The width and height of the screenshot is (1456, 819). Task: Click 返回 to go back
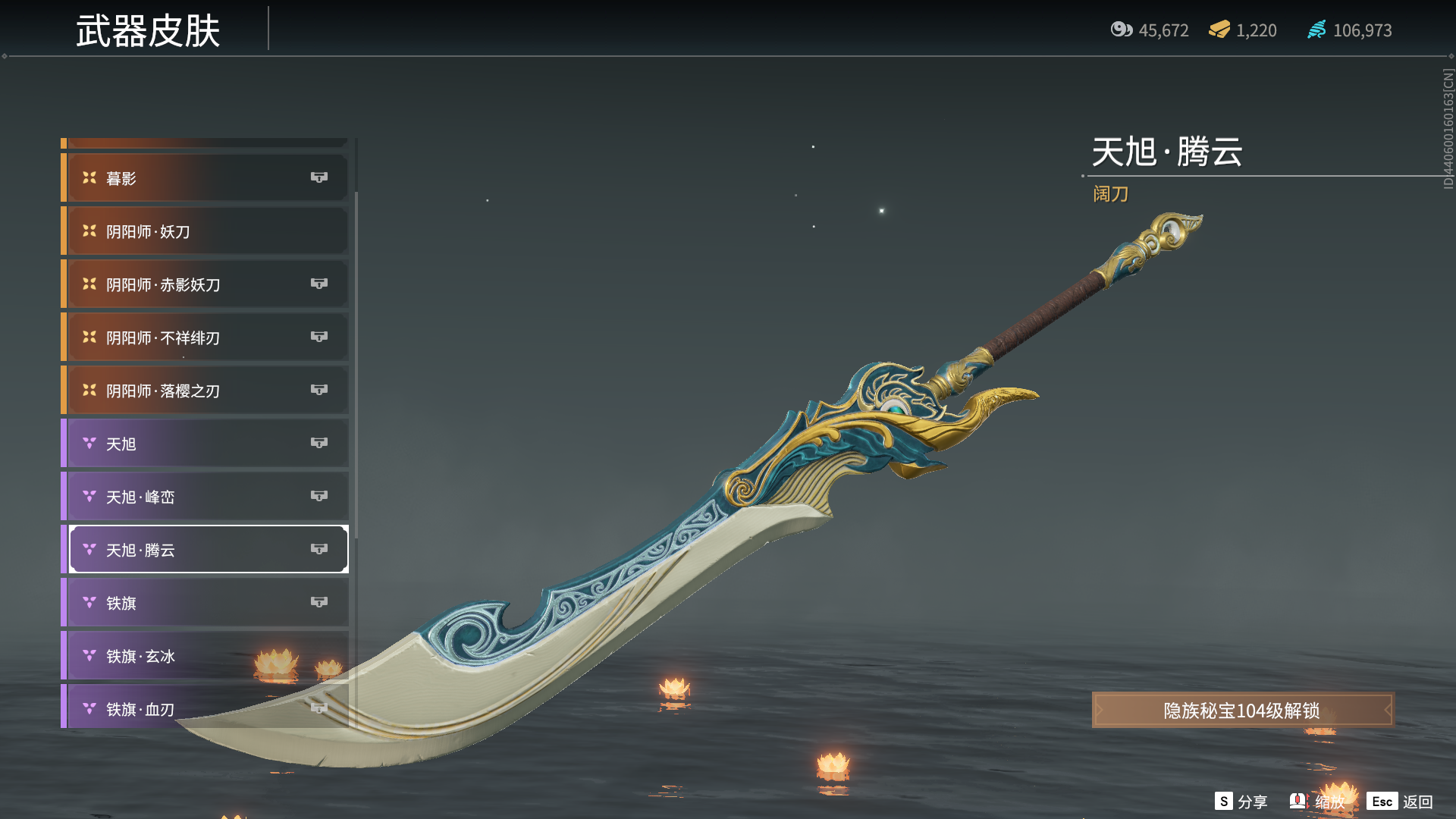coord(1401,802)
